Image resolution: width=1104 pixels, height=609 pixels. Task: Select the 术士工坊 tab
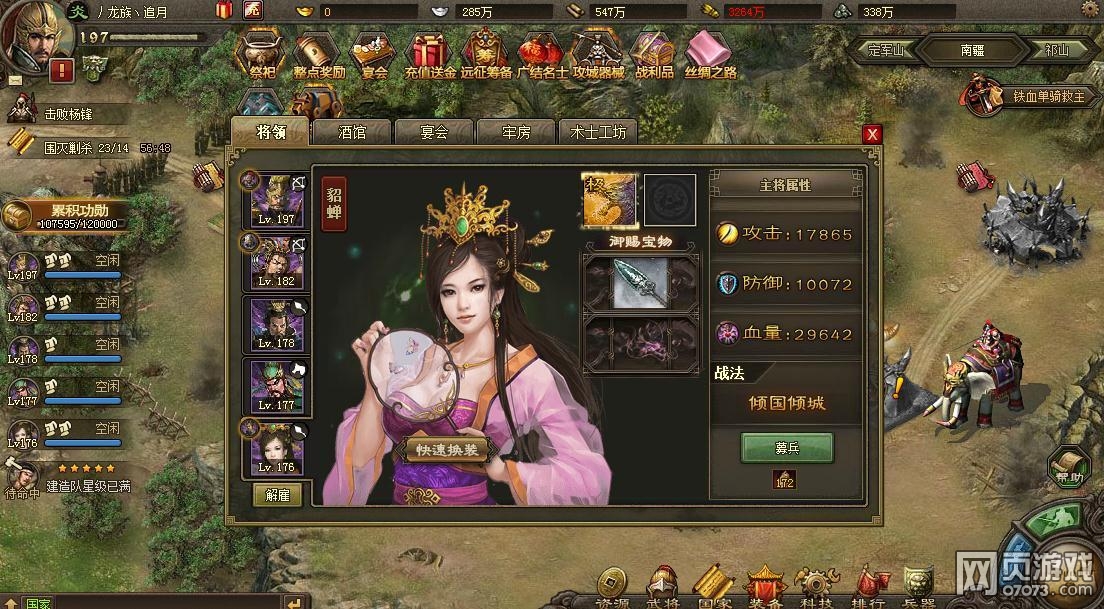point(598,132)
